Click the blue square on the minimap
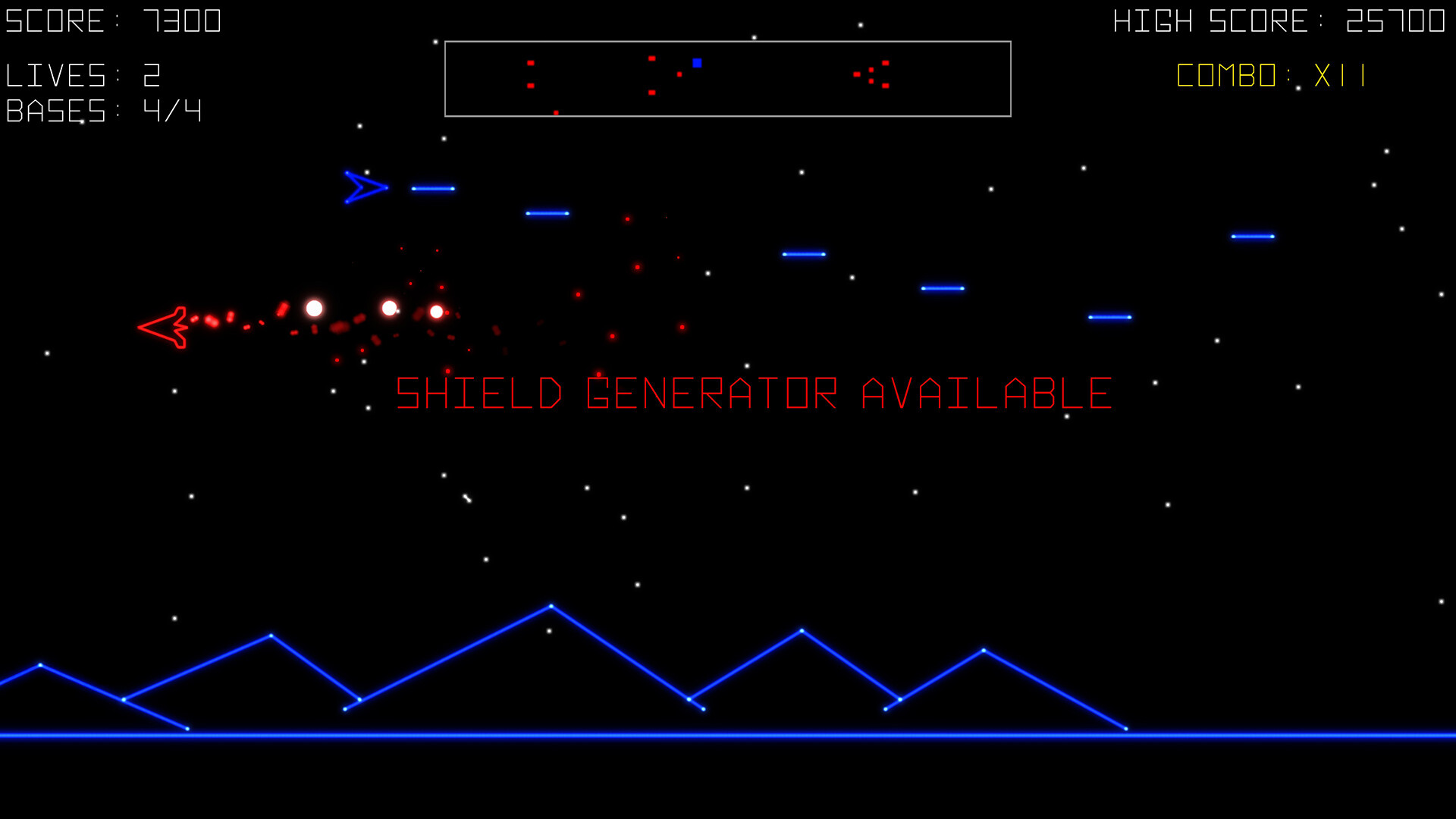This screenshot has height=819, width=1456. coord(697,62)
